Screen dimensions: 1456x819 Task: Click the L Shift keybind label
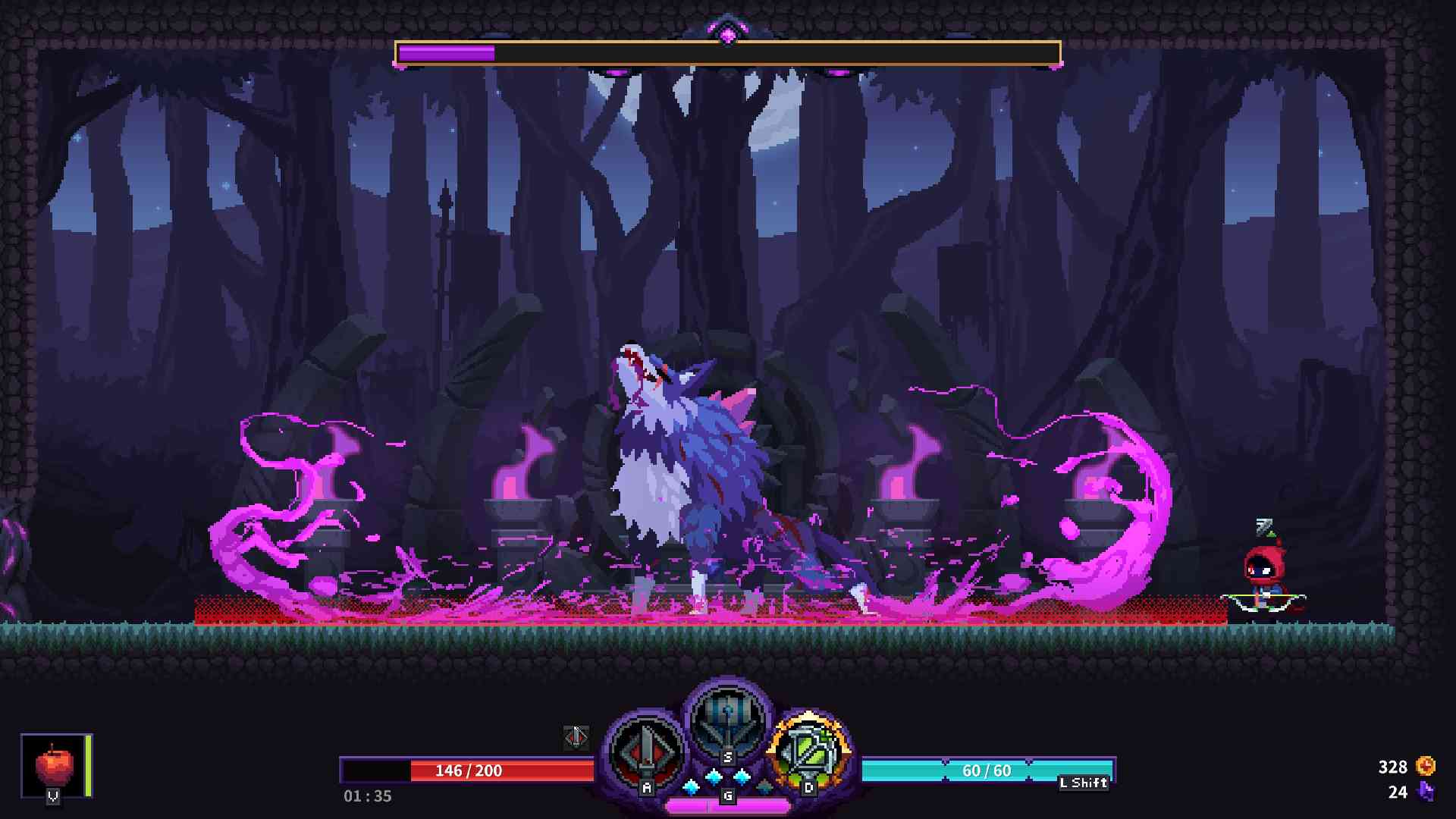tap(1084, 783)
